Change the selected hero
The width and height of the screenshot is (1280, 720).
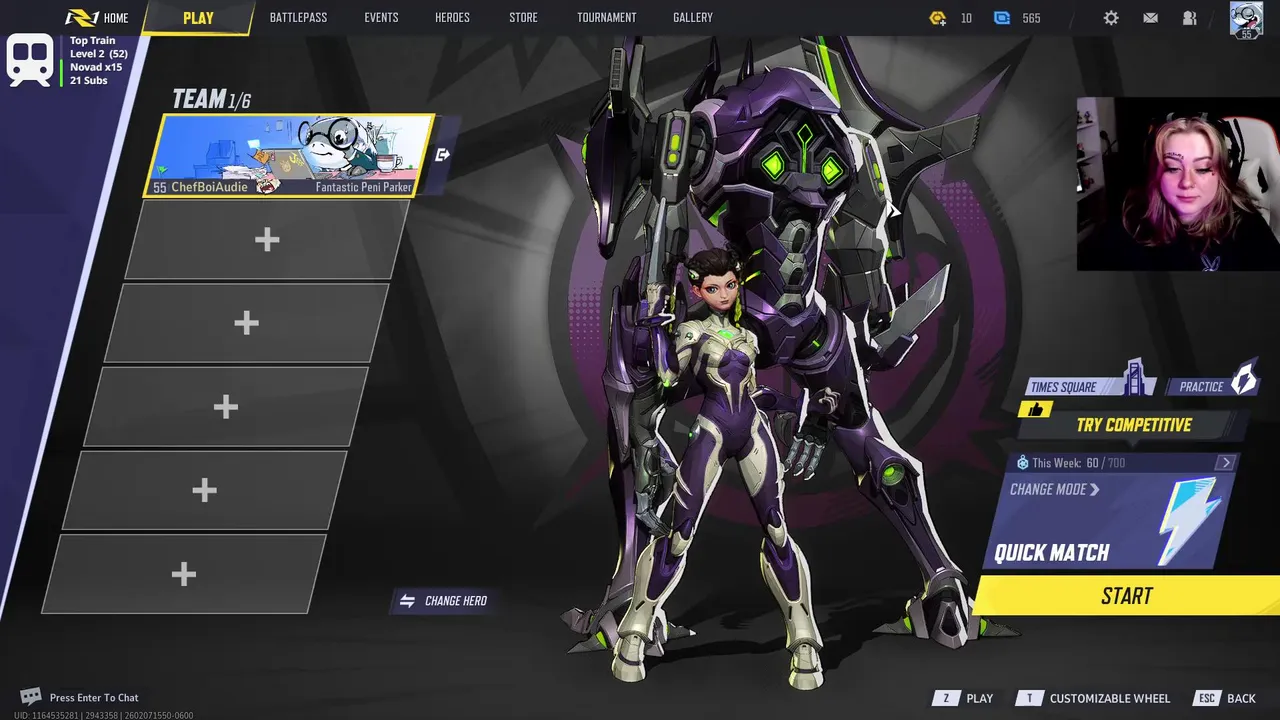pyautogui.click(x=444, y=601)
